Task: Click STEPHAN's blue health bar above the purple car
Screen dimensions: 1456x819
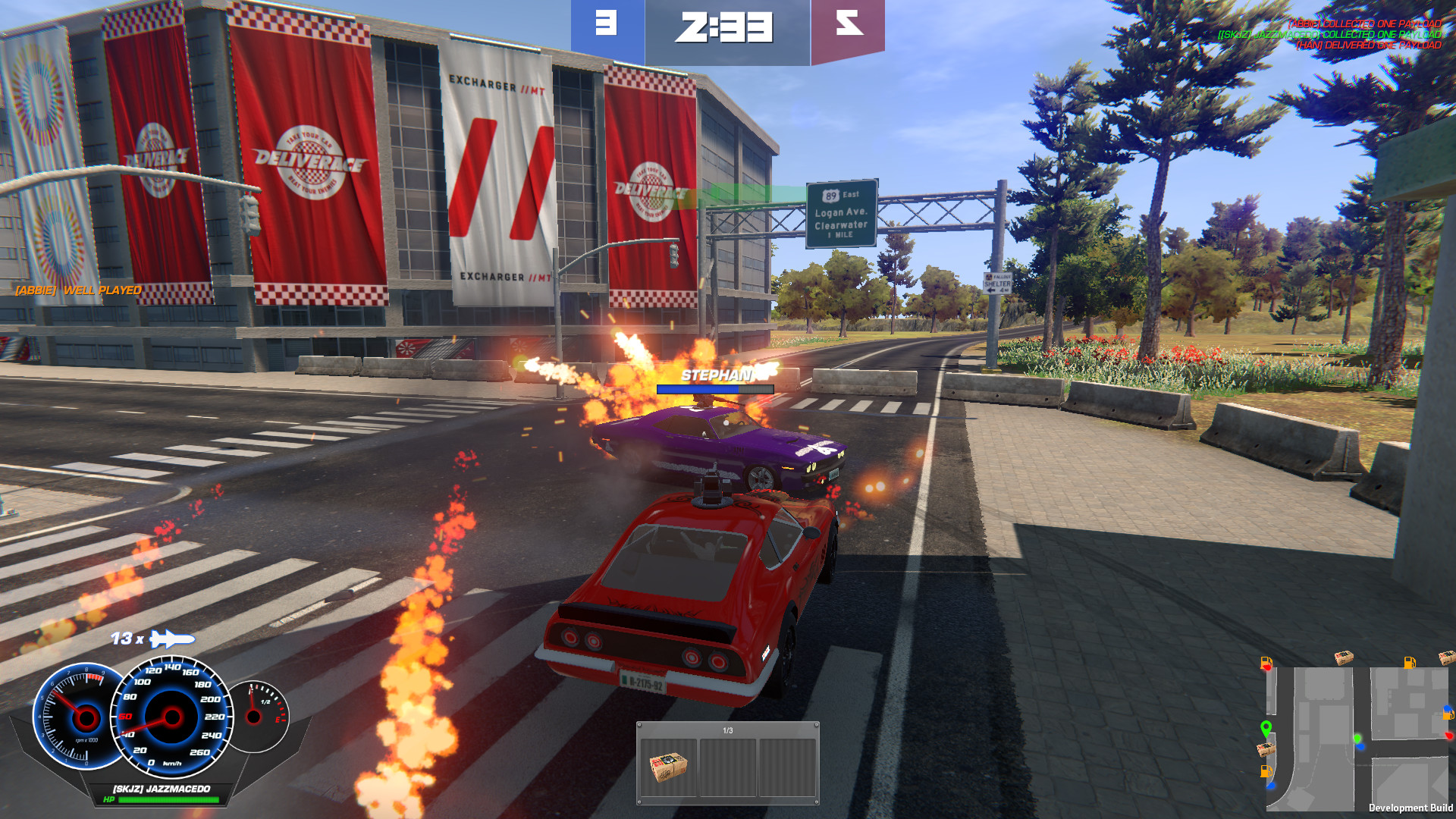Action: (716, 388)
